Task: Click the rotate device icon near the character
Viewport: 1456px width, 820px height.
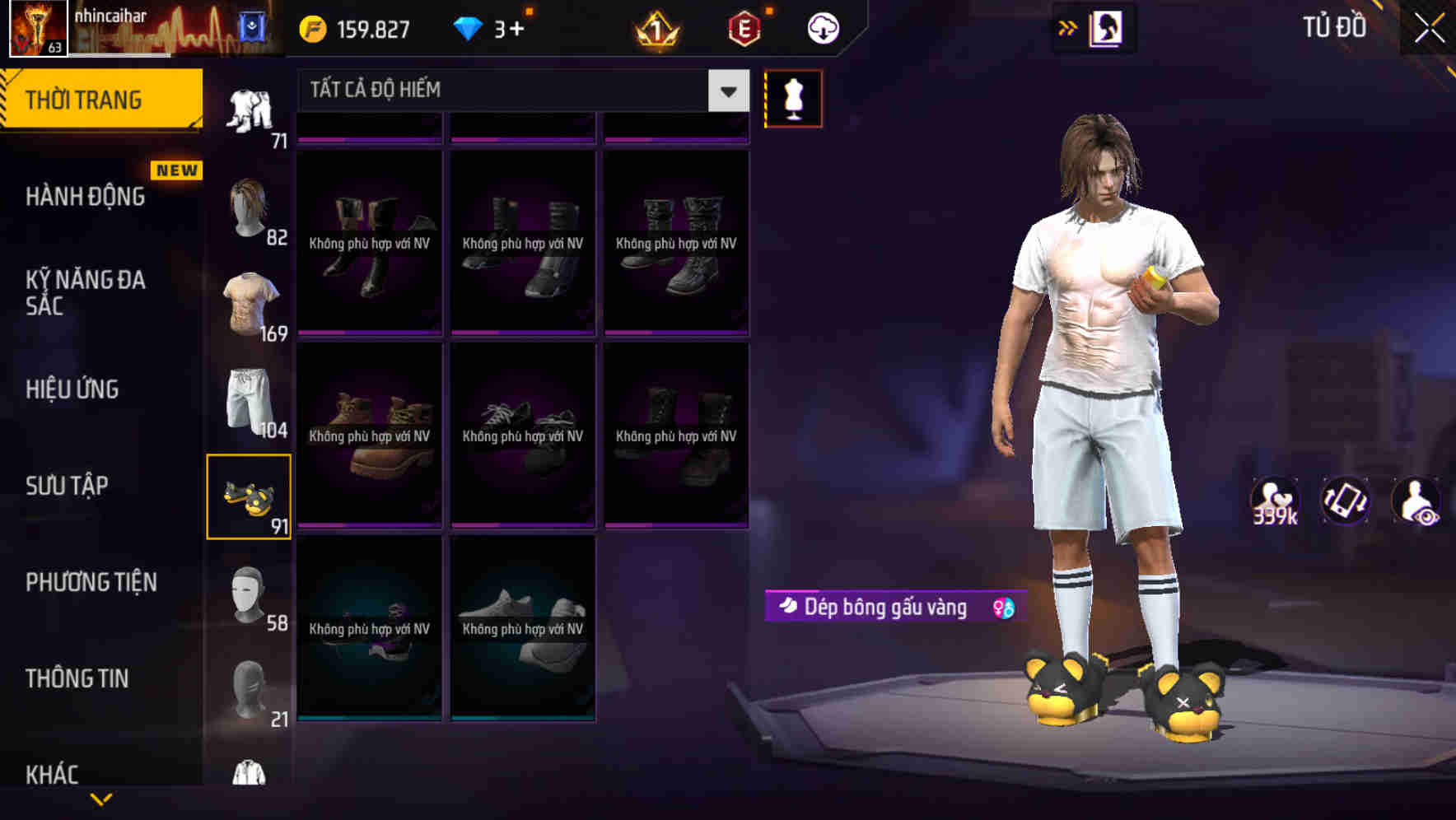Action: point(1346,500)
